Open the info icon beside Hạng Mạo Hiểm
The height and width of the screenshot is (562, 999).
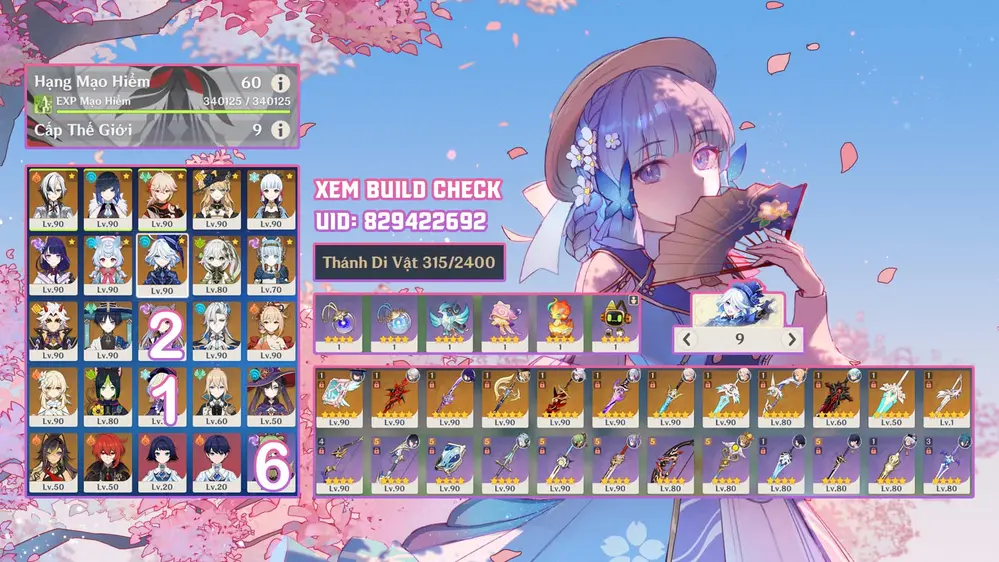(x=281, y=82)
